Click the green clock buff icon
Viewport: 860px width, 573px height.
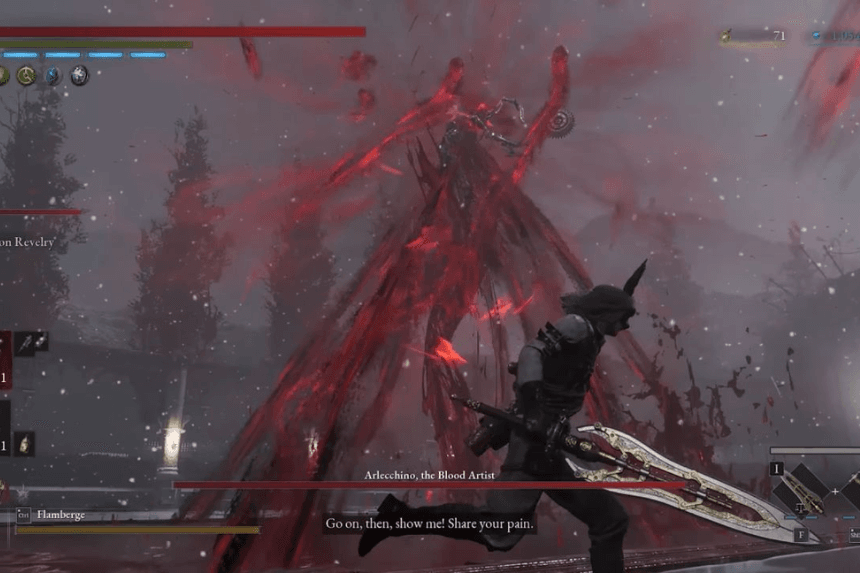click(27, 76)
